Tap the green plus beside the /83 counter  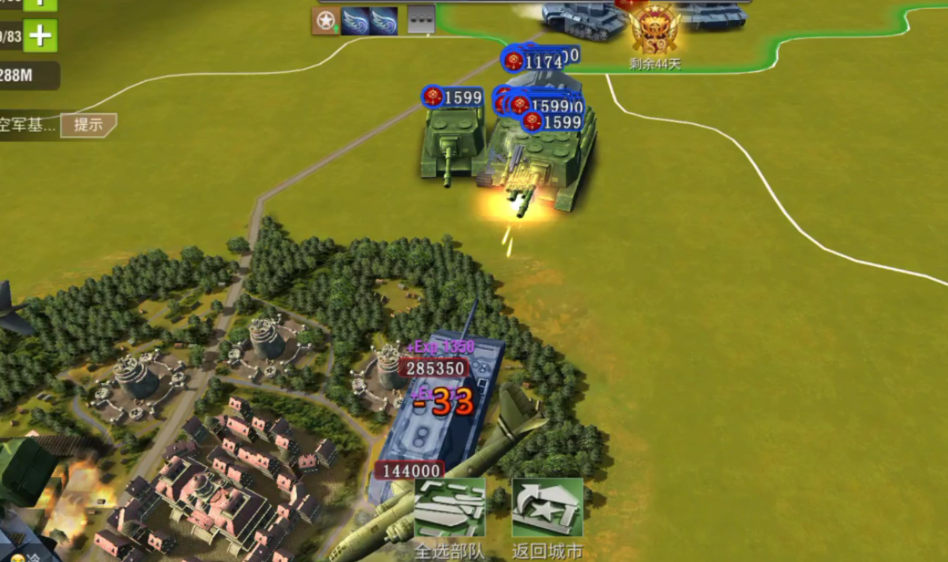tap(40, 36)
